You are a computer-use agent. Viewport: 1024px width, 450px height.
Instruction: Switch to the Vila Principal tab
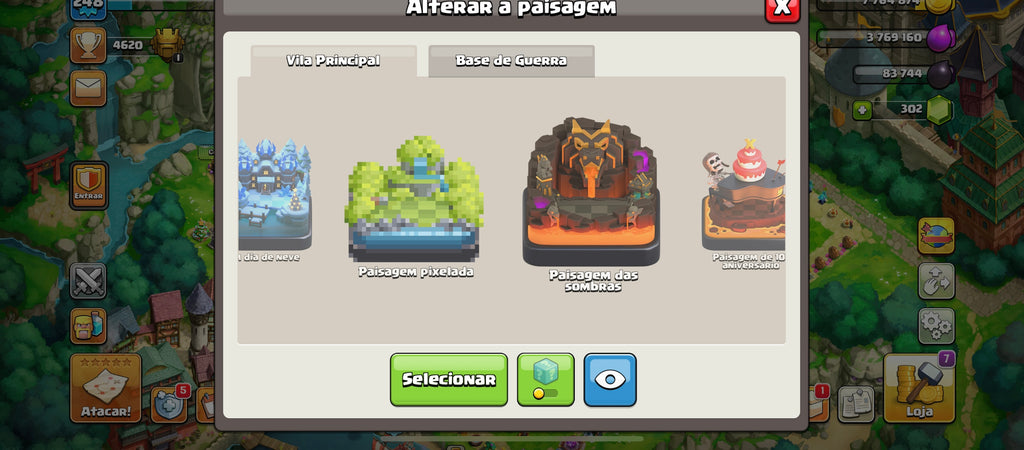pyautogui.click(x=333, y=61)
